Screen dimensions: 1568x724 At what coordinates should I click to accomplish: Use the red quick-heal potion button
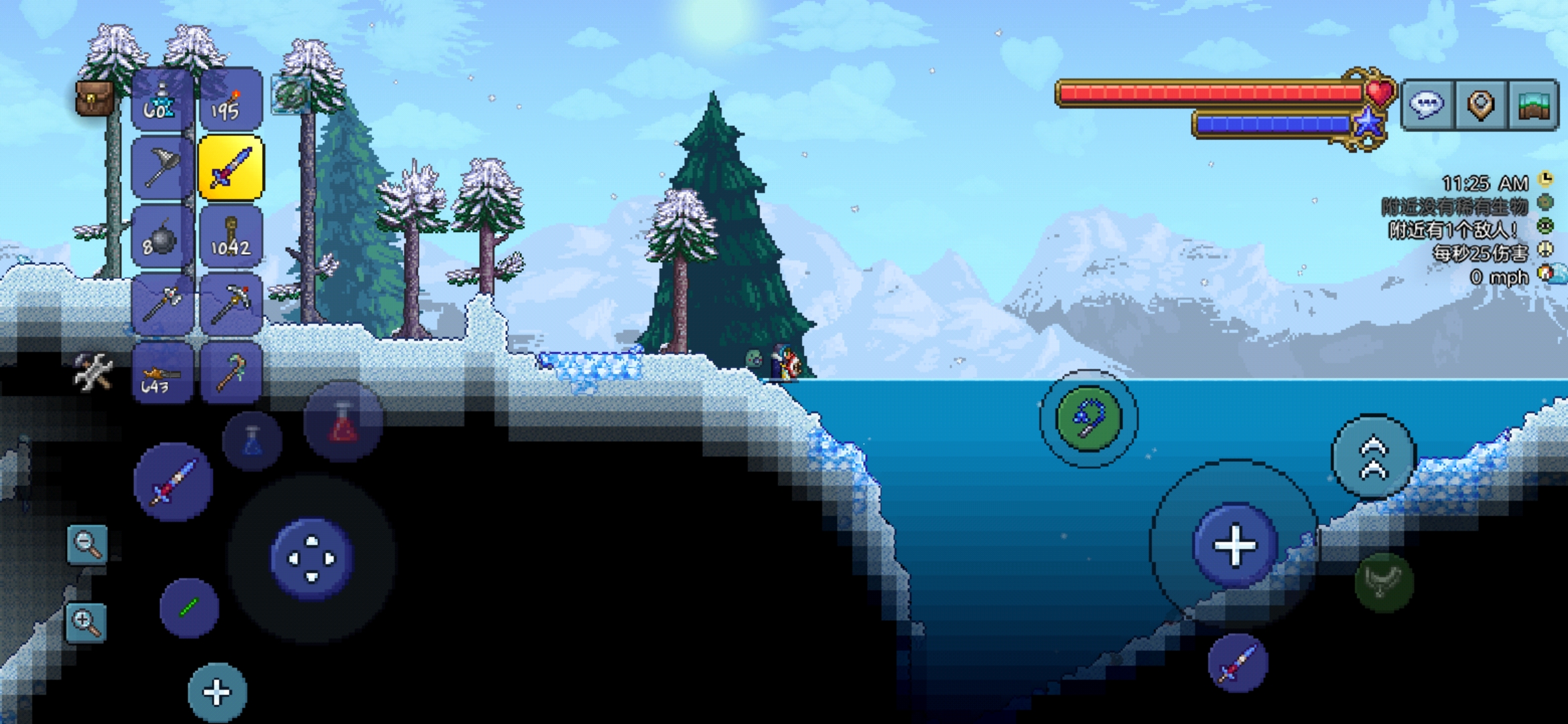pos(343,422)
